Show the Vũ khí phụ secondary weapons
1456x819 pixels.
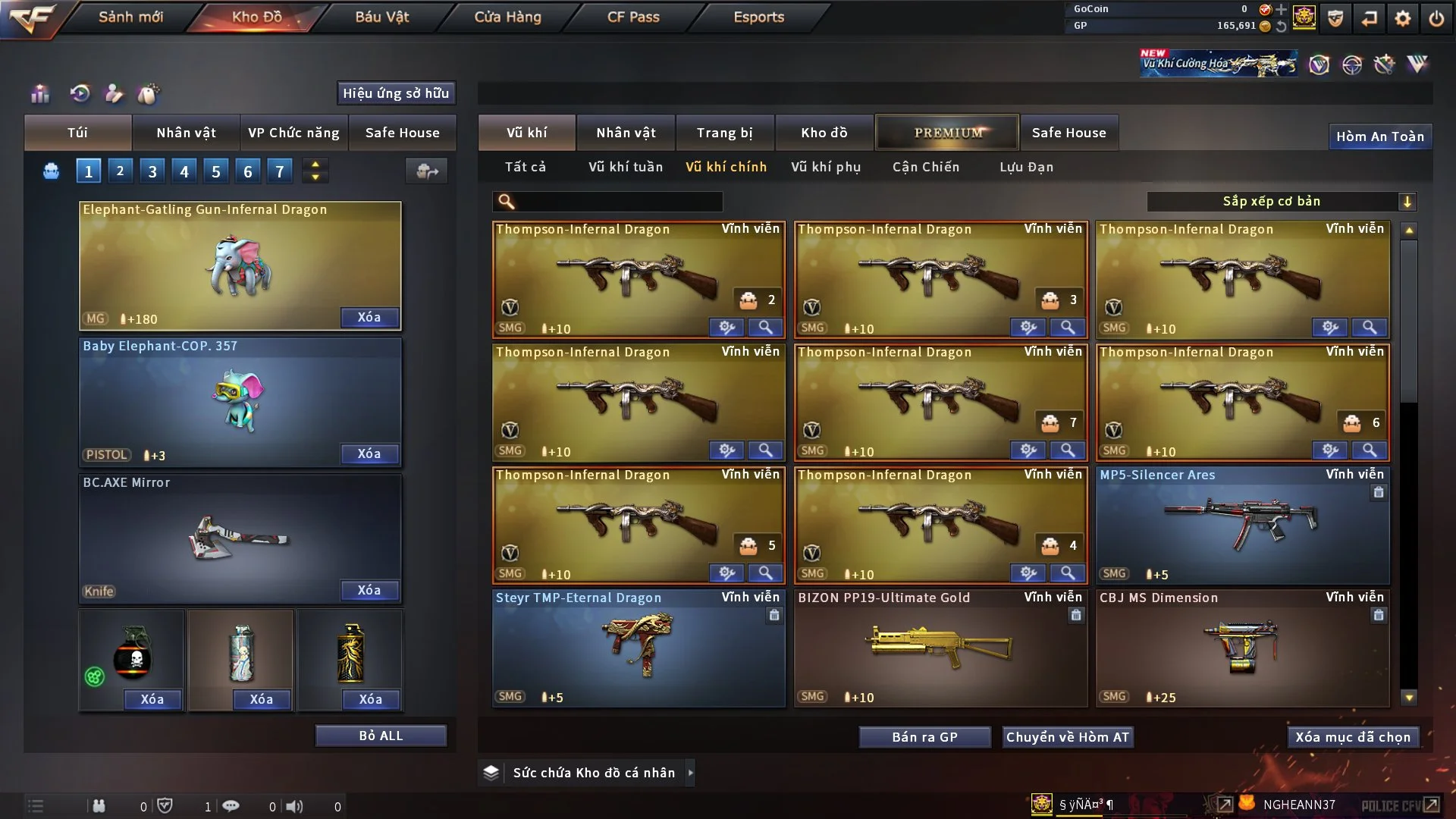click(x=825, y=167)
